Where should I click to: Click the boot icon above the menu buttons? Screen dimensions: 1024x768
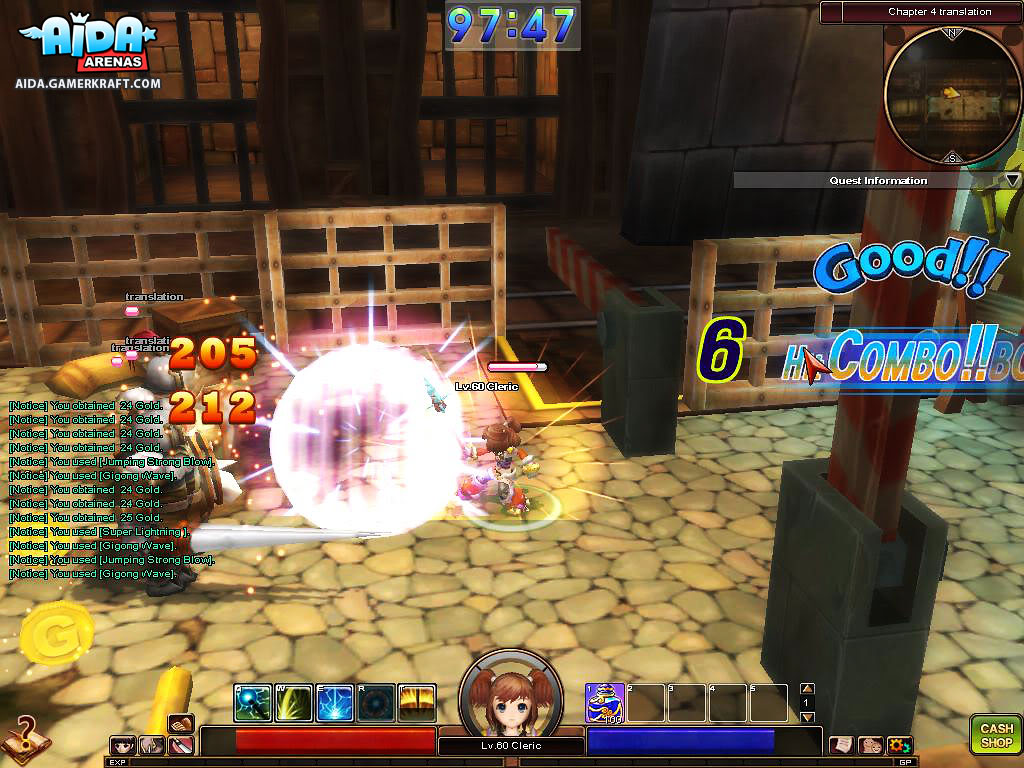[x=181, y=723]
